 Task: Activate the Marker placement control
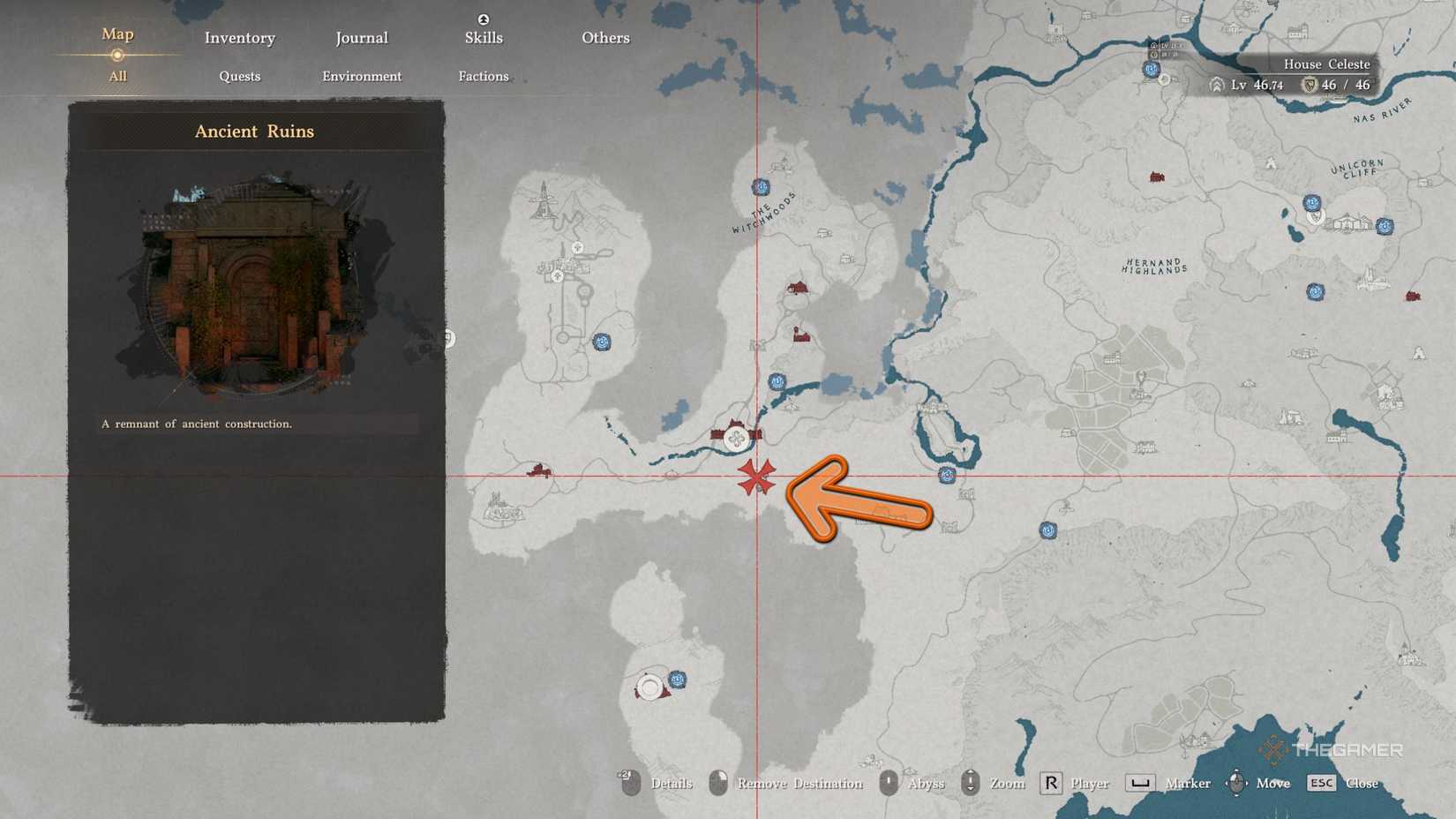coord(1139,782)
